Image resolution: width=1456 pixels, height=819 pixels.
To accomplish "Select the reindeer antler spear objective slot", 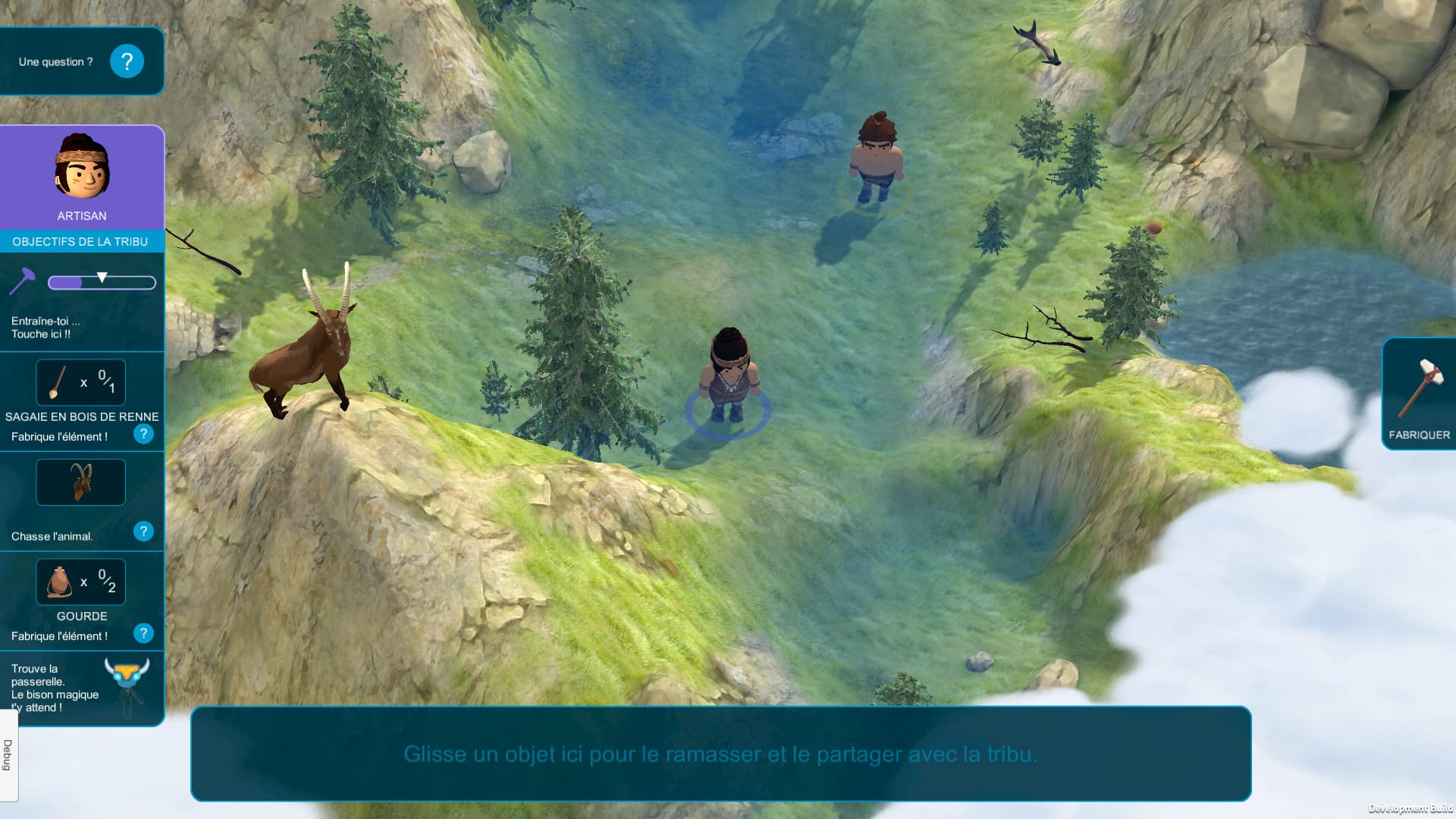I will 80,383.
